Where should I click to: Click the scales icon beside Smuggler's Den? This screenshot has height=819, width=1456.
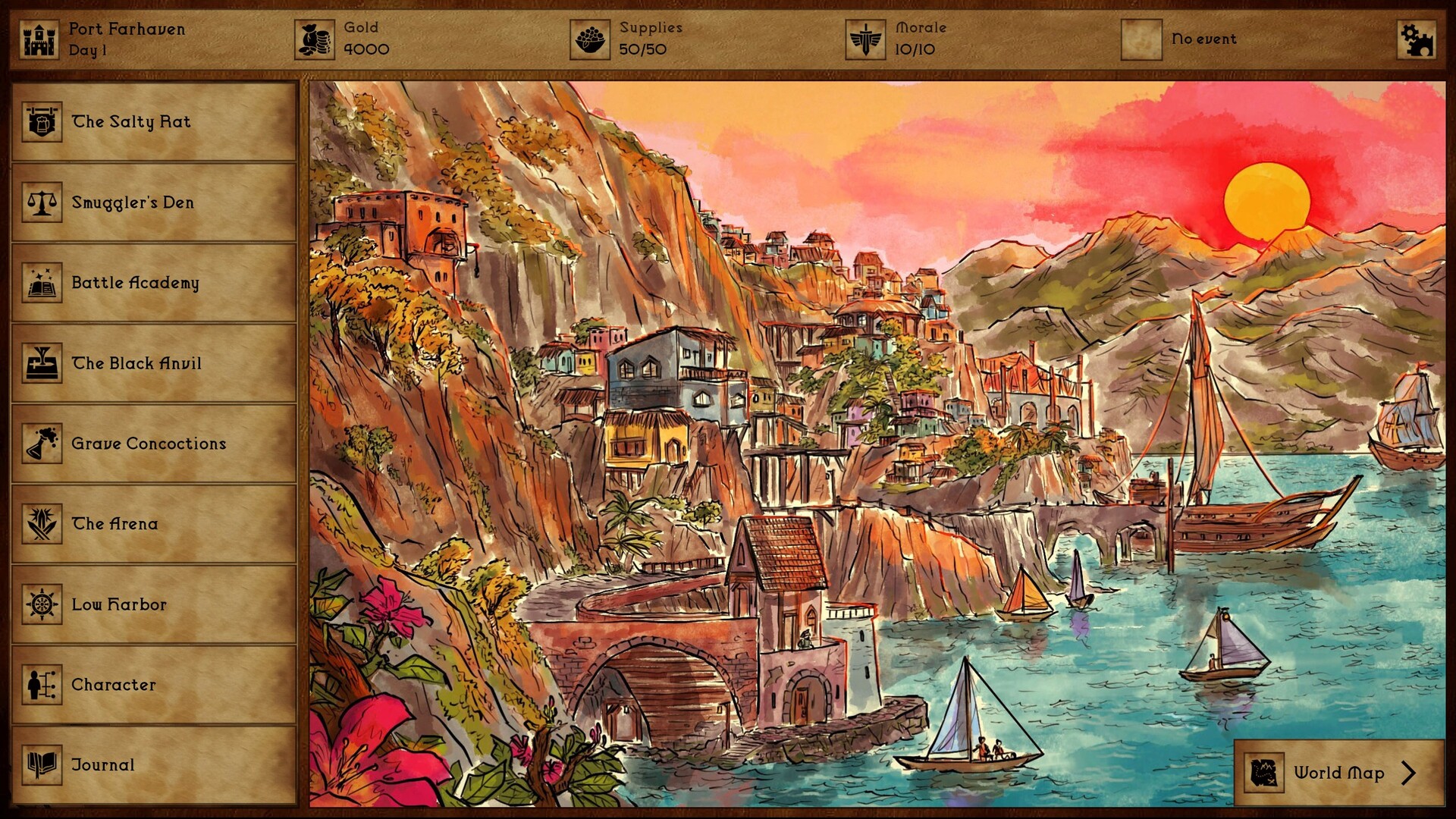pos(42,202)
